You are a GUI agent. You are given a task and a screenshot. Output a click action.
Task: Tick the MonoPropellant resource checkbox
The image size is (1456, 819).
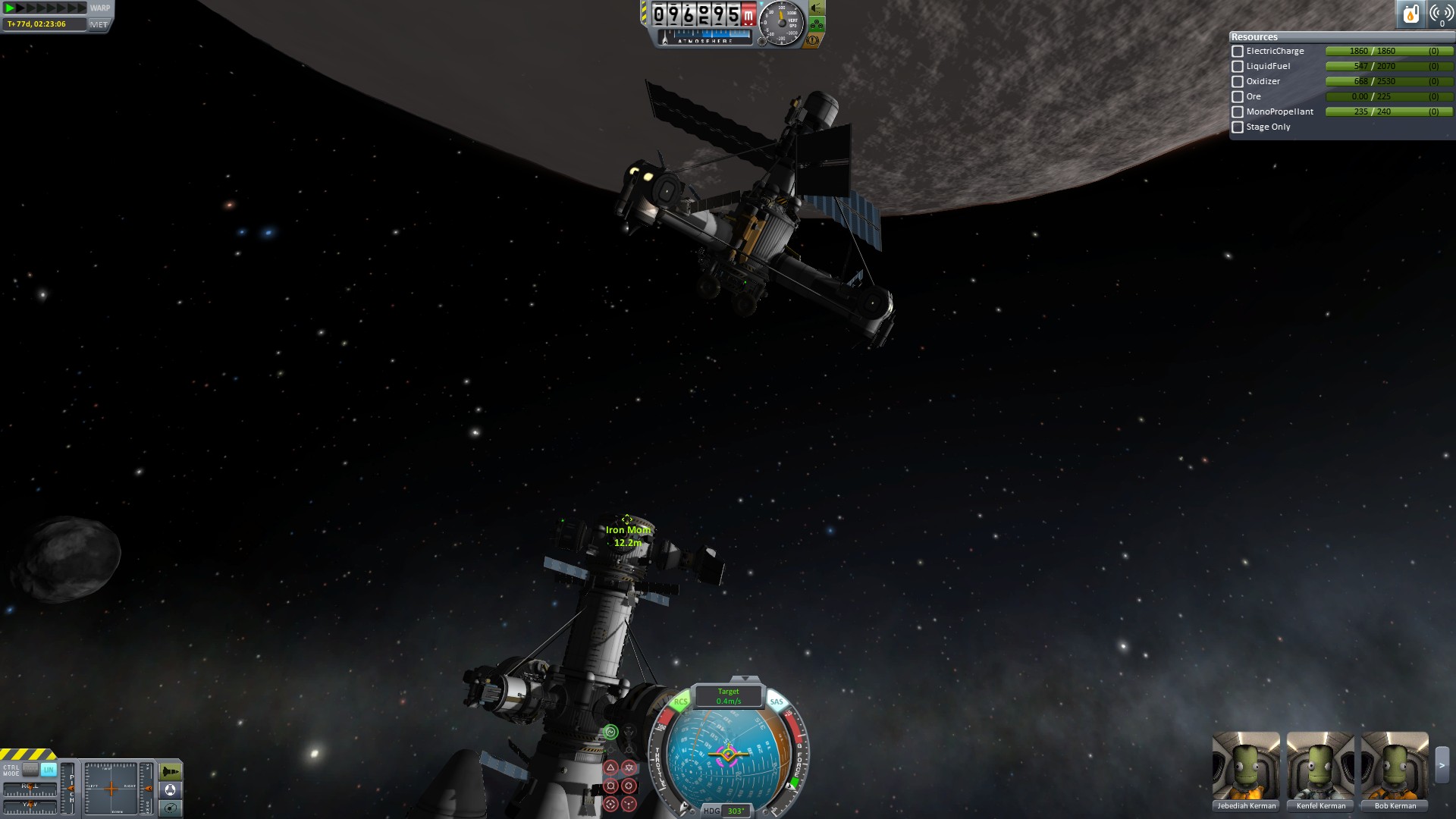[x=1238, y=112]
